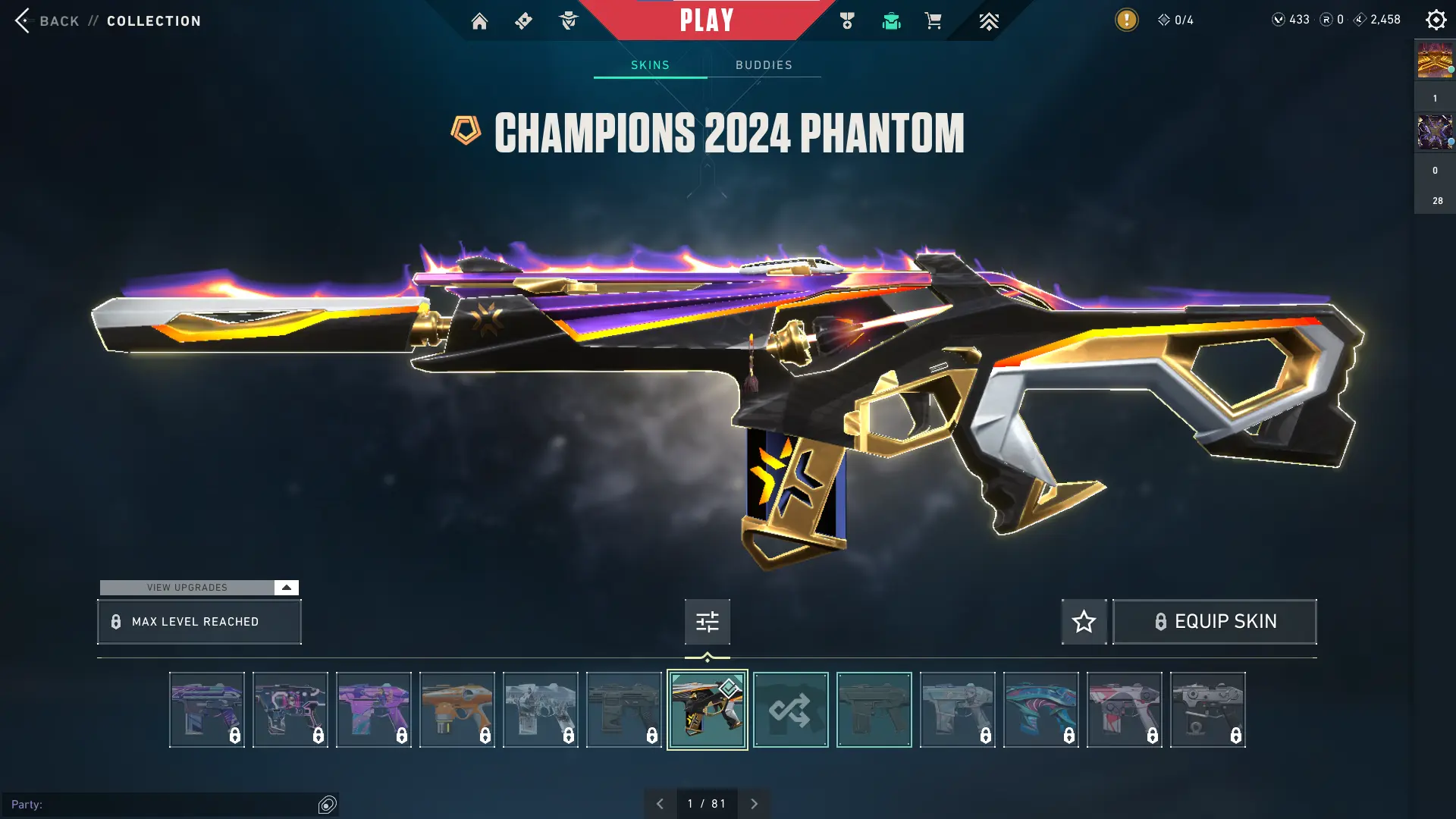This screenshot has width=1456, height=819.
Task: Open the Store cart icon
Action: point(934,21)
